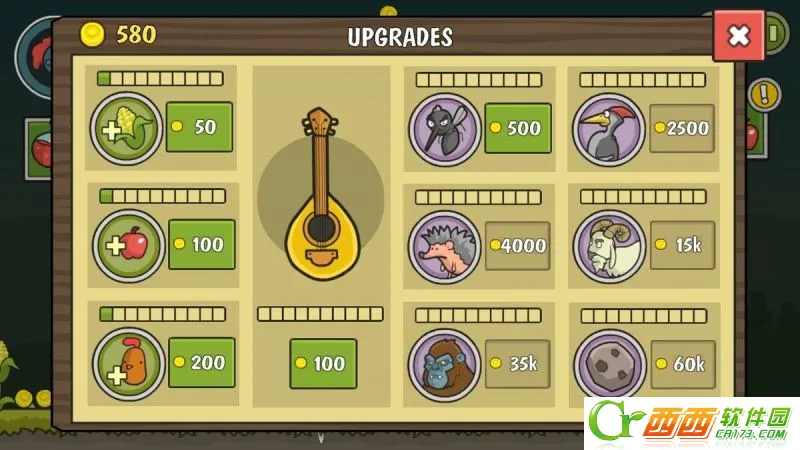
Task: Select the boulder icon
Action: 609,365
